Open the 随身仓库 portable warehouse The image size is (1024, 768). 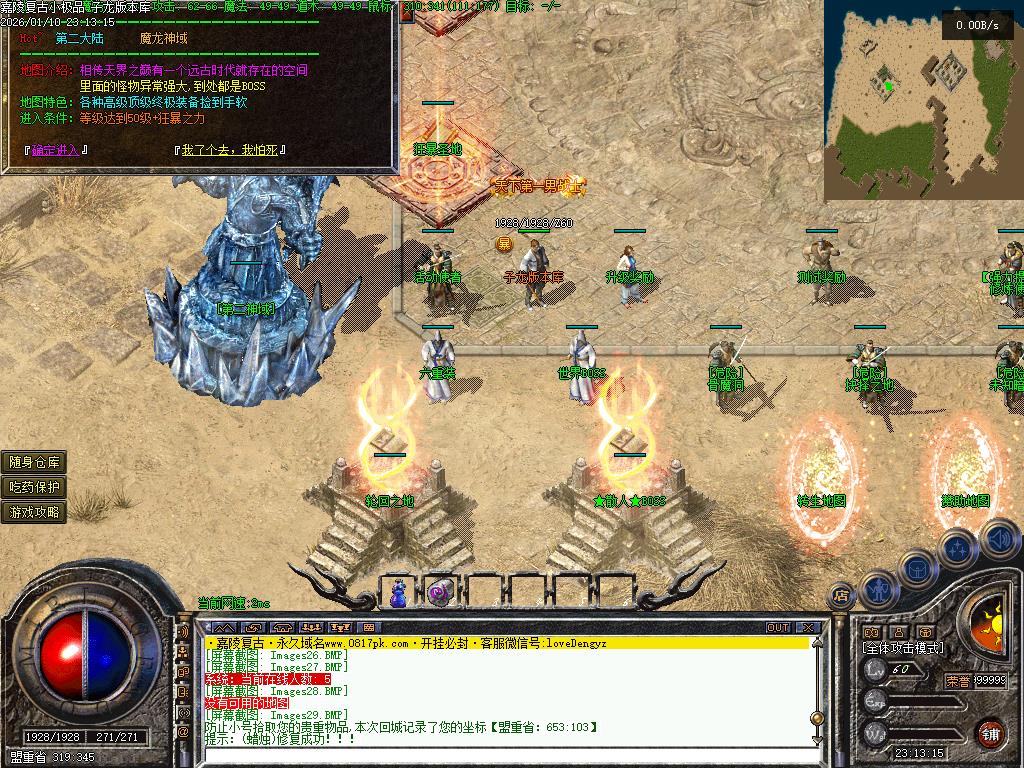(x=35, y=462)
